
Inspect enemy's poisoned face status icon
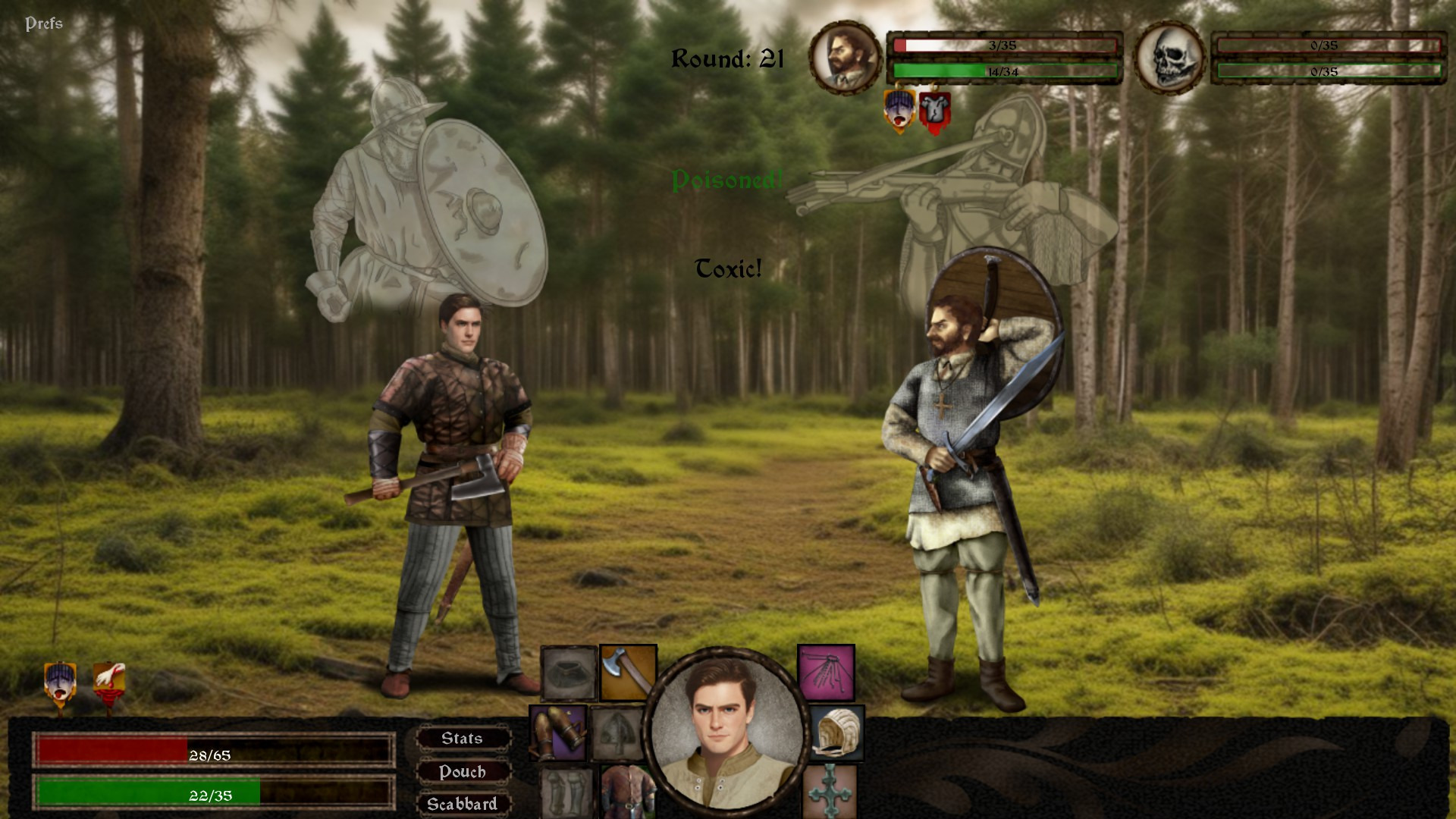(x=899, y=111)
